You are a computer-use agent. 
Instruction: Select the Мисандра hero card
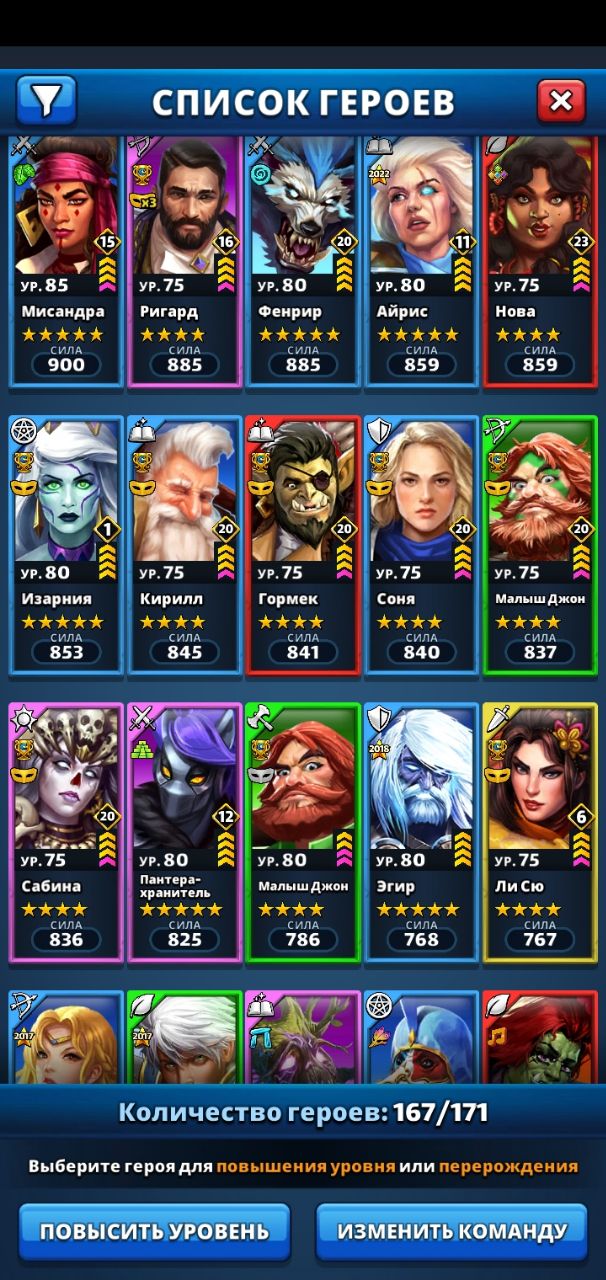click(66, 260)
